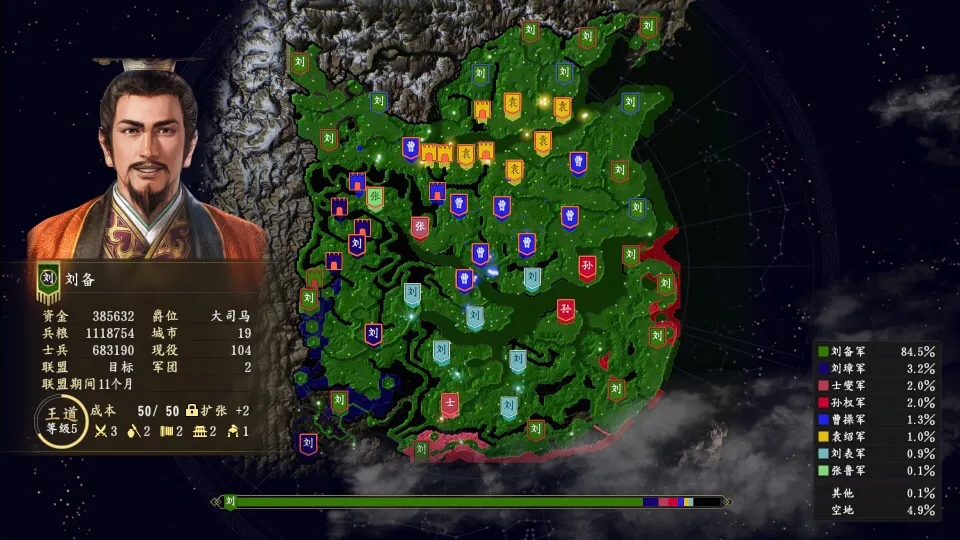Choose the 刘表军 legend row
Screen dimensions: 960x540
876,454
